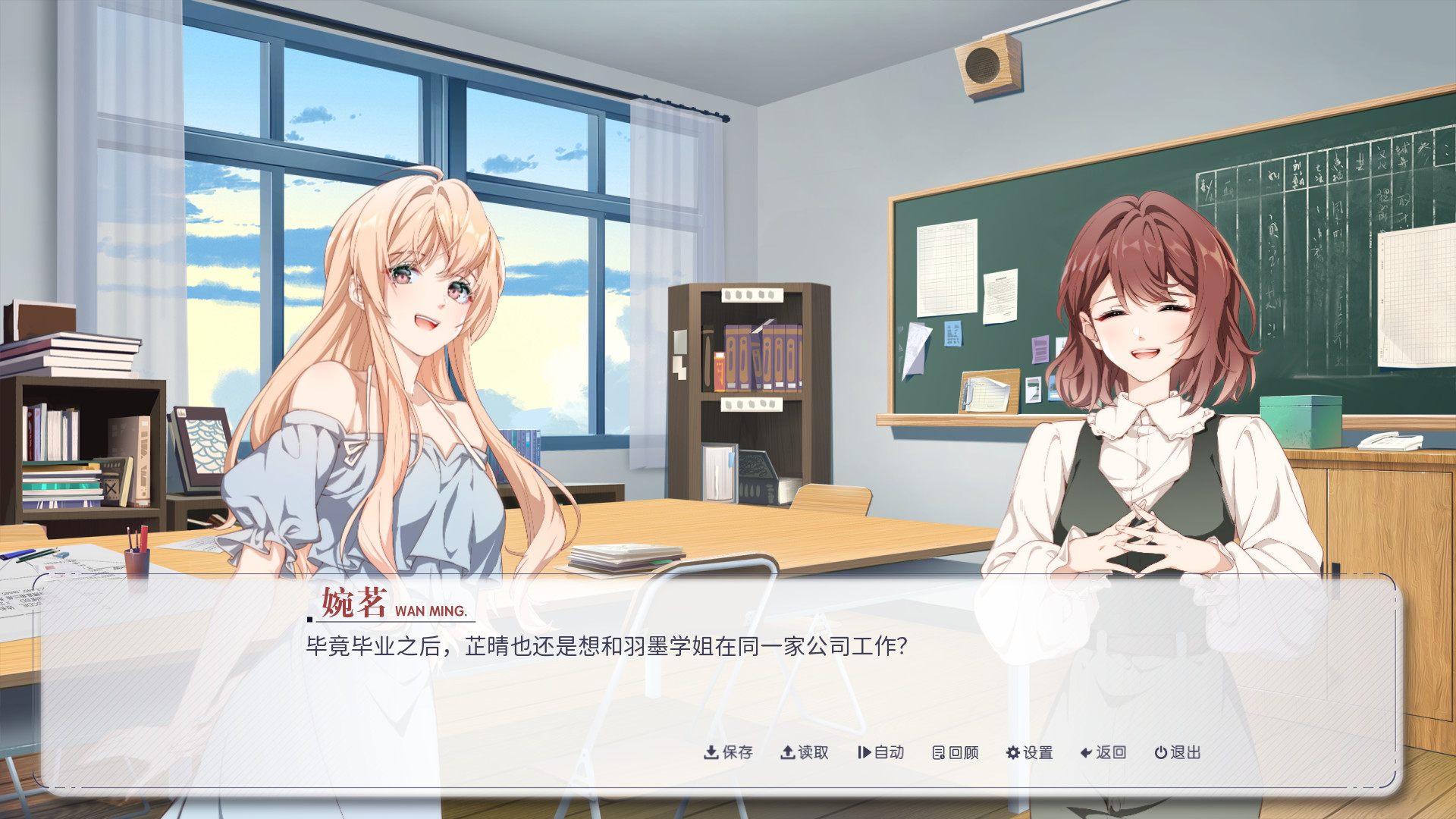Enable 自动 auto-advance mode

point(886,753)
